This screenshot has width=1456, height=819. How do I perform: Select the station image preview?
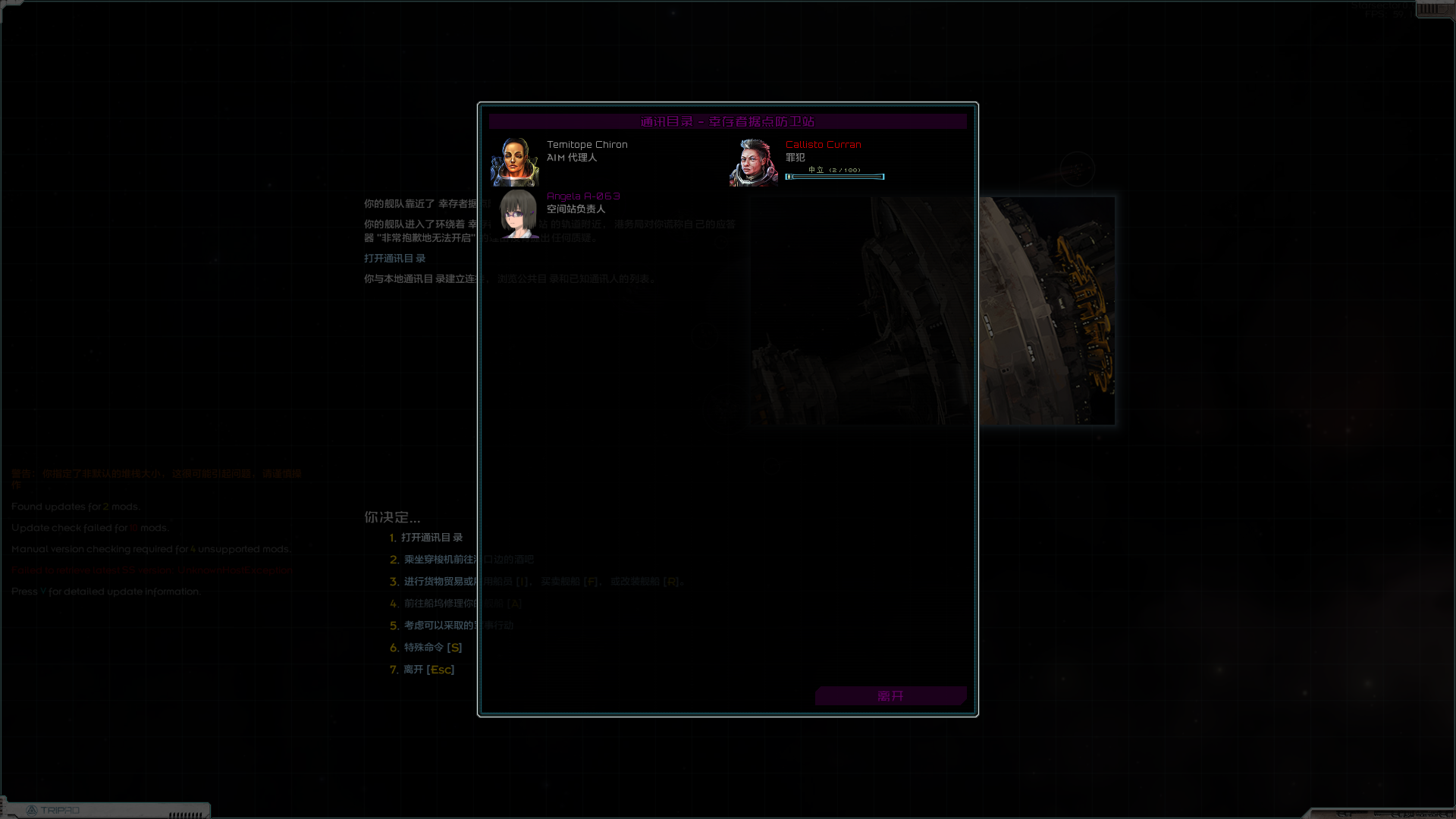click(931, 309)
